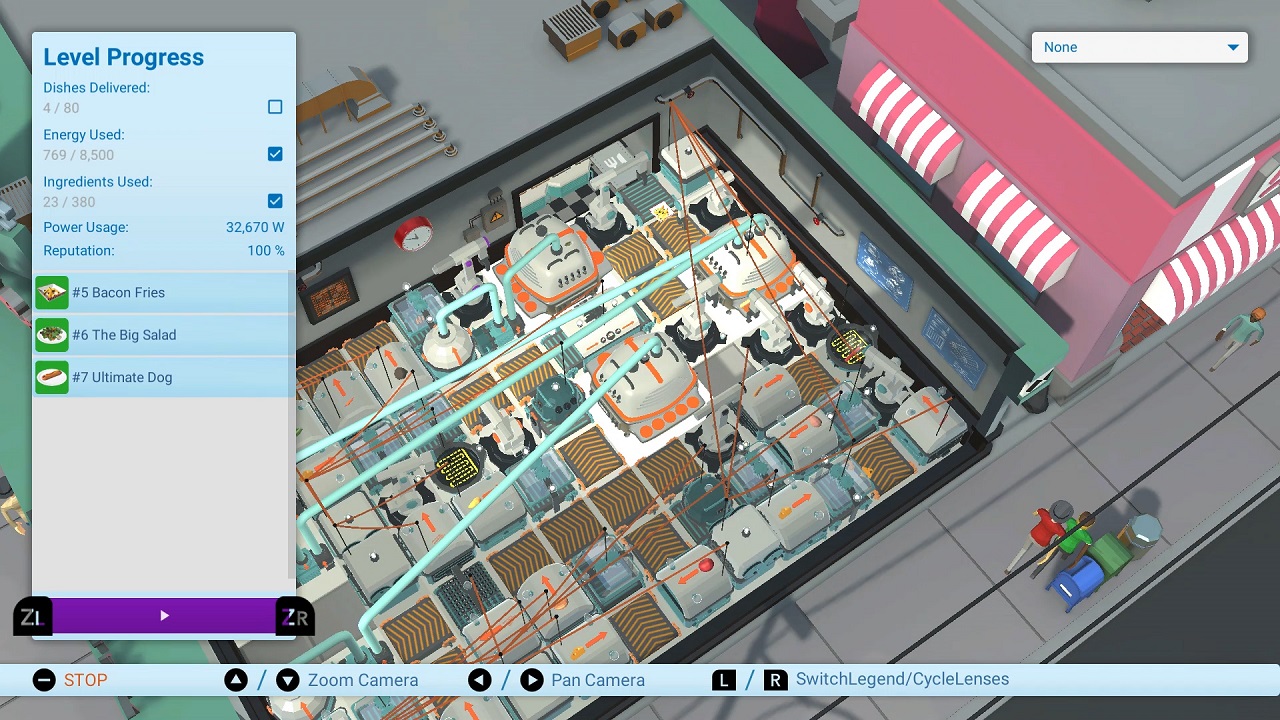1280x720 pixels.
Task: Click the minus STOP button icon
Action: pyautogui.click(x=43, y=680)
